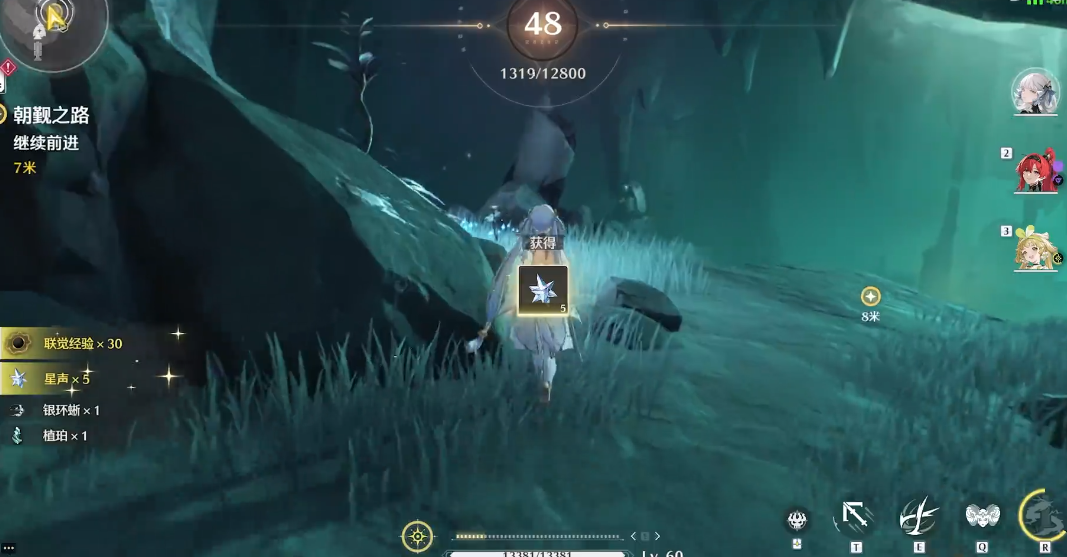The height and width of the screenshot is (557, 1067).
Task: Activate the slashing resonance skill icon
Action: coord(918,516)
